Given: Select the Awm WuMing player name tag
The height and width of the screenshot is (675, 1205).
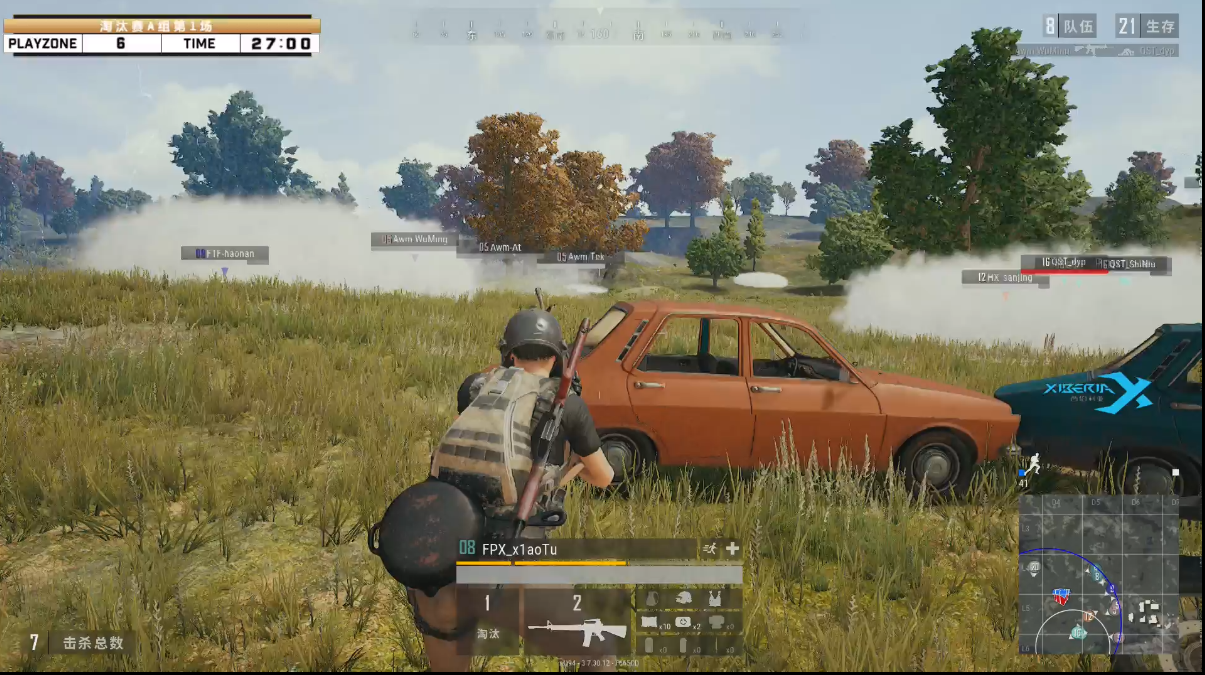Looking at the screenshot, I should tap(415, 240).
